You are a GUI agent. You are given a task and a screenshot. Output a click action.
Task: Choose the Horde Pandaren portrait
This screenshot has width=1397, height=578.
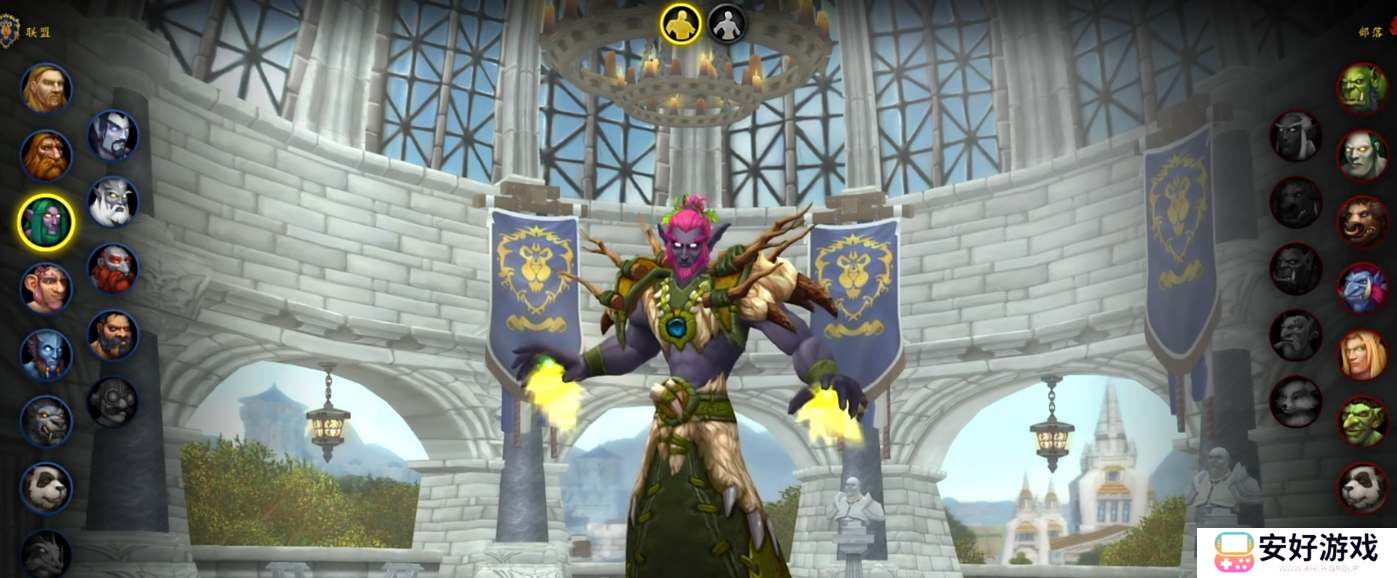tap(1362, 487)
